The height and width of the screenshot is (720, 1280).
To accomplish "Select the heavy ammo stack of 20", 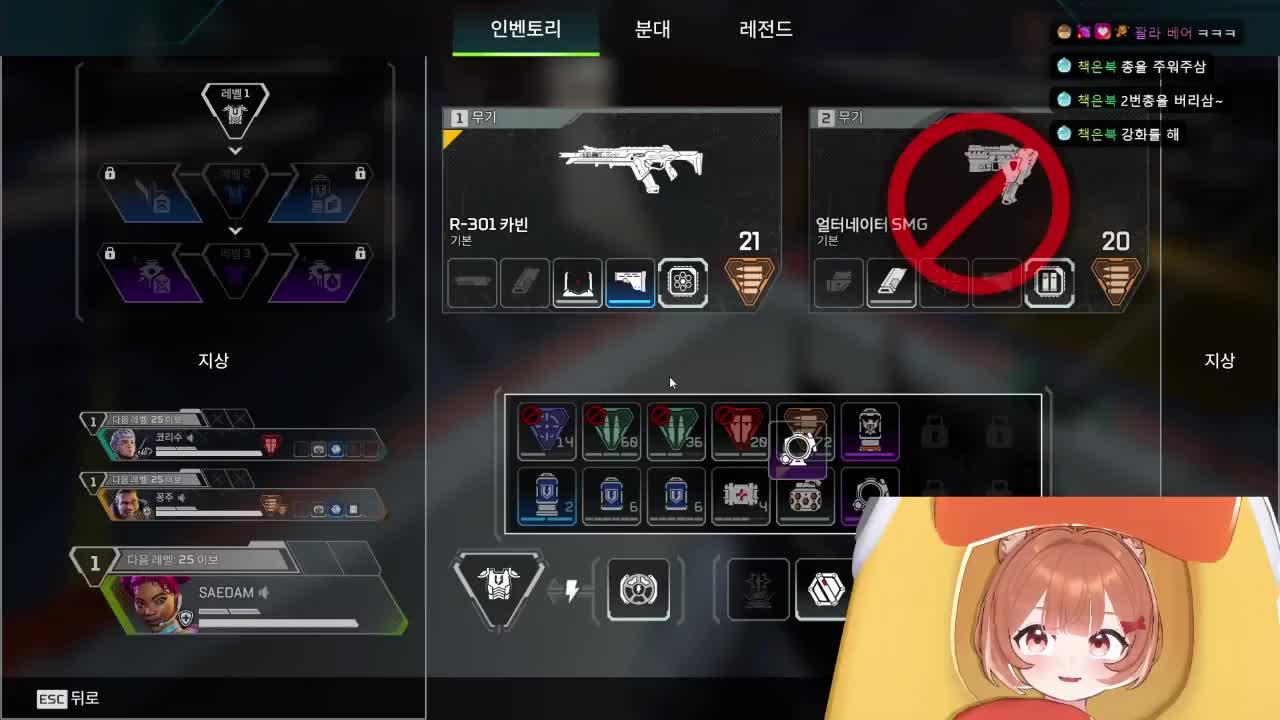I will pos(741,431).
